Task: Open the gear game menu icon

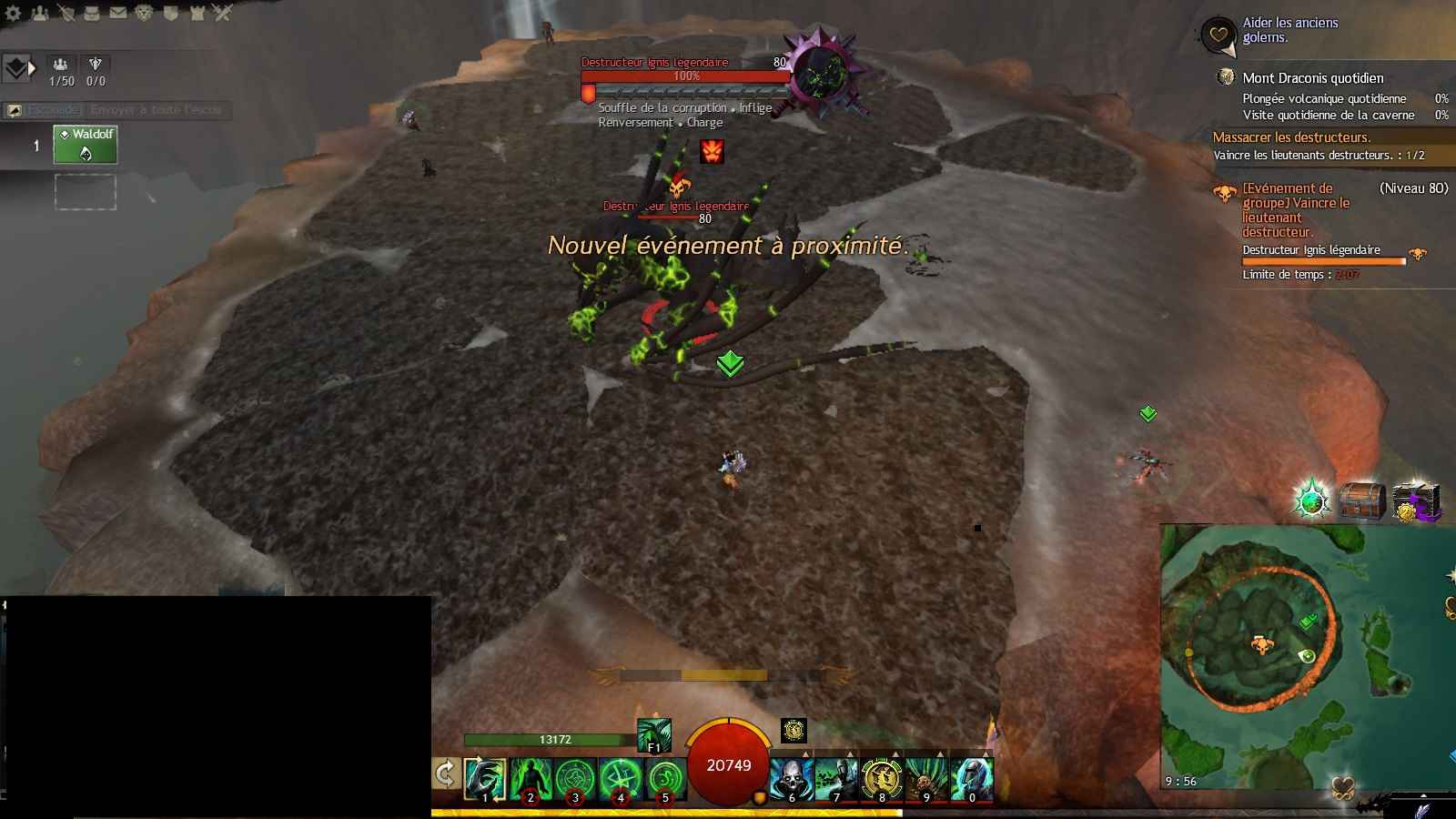Action: point(13,13)
